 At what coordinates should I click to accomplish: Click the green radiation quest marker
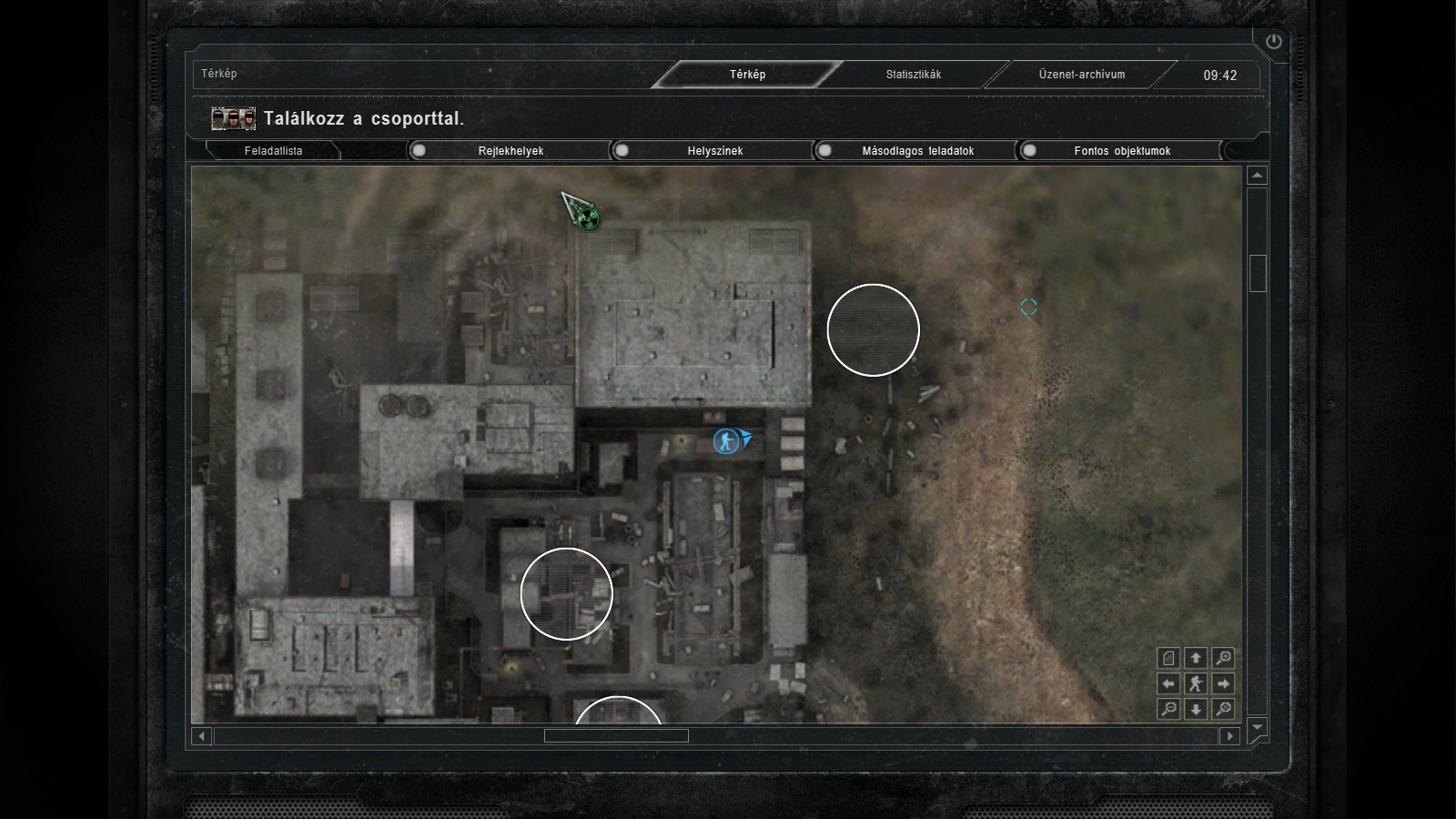[588, 217]
